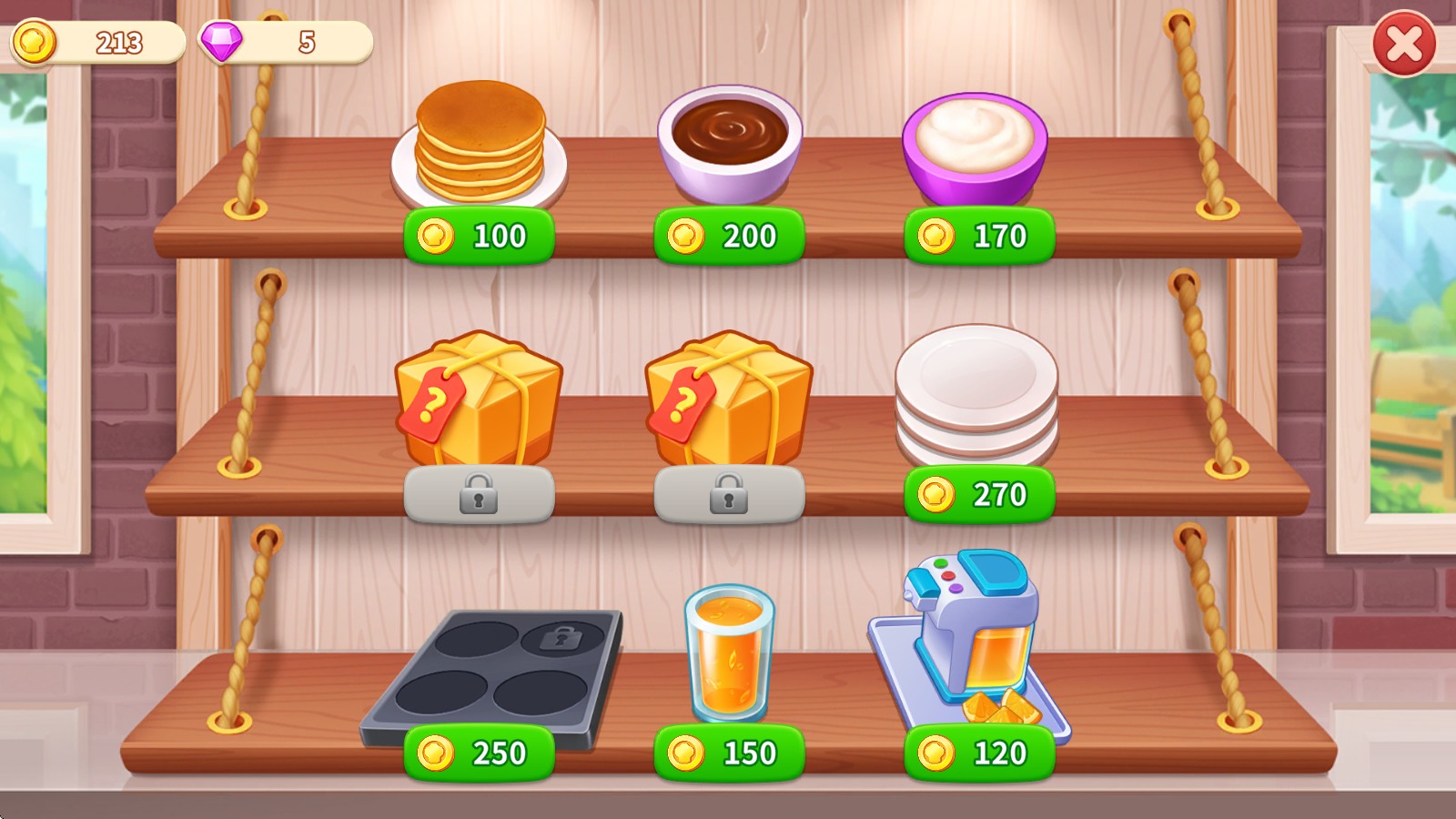Purchase the stove for 250 coins
Screen dimensions: 1456x819
pos(479,752)
